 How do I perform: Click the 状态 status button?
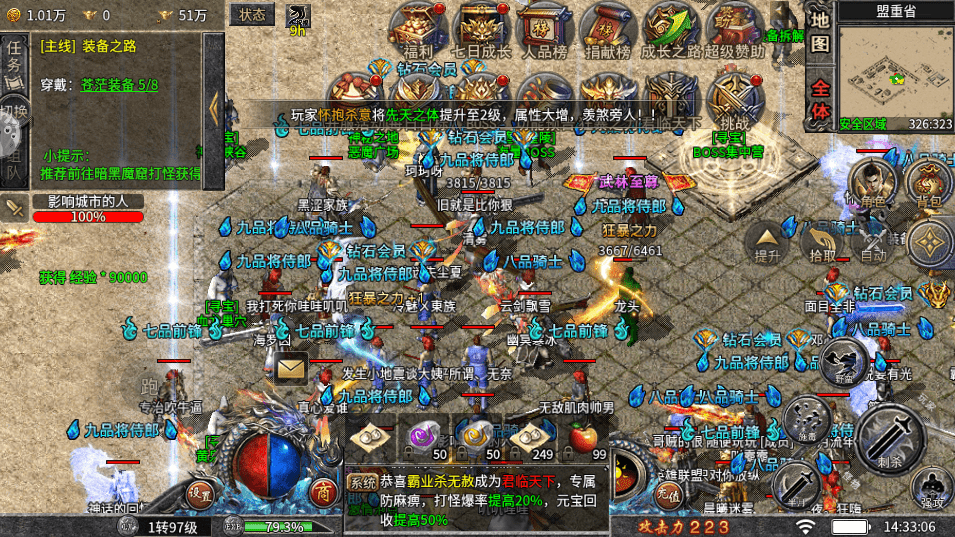click(x=253, y=14)
